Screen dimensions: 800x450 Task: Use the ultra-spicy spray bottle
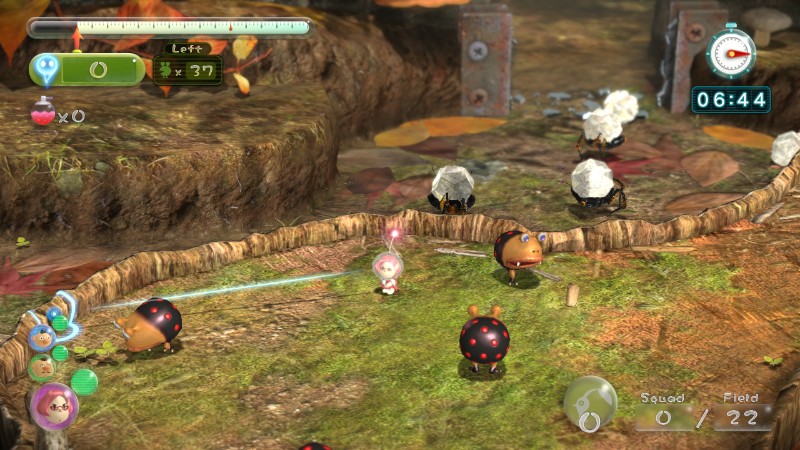click(43, 114)
